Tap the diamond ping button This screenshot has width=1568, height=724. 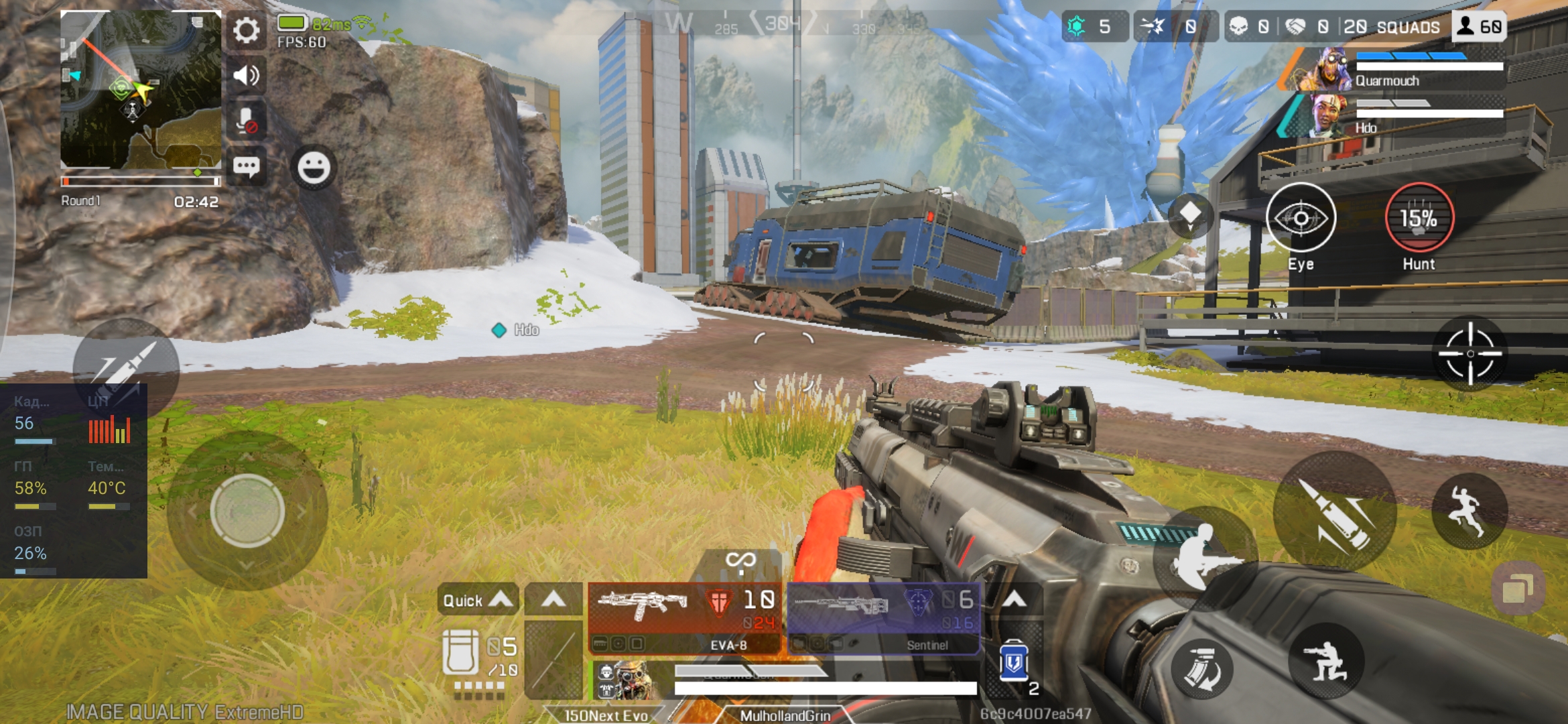click(1190, 215)
